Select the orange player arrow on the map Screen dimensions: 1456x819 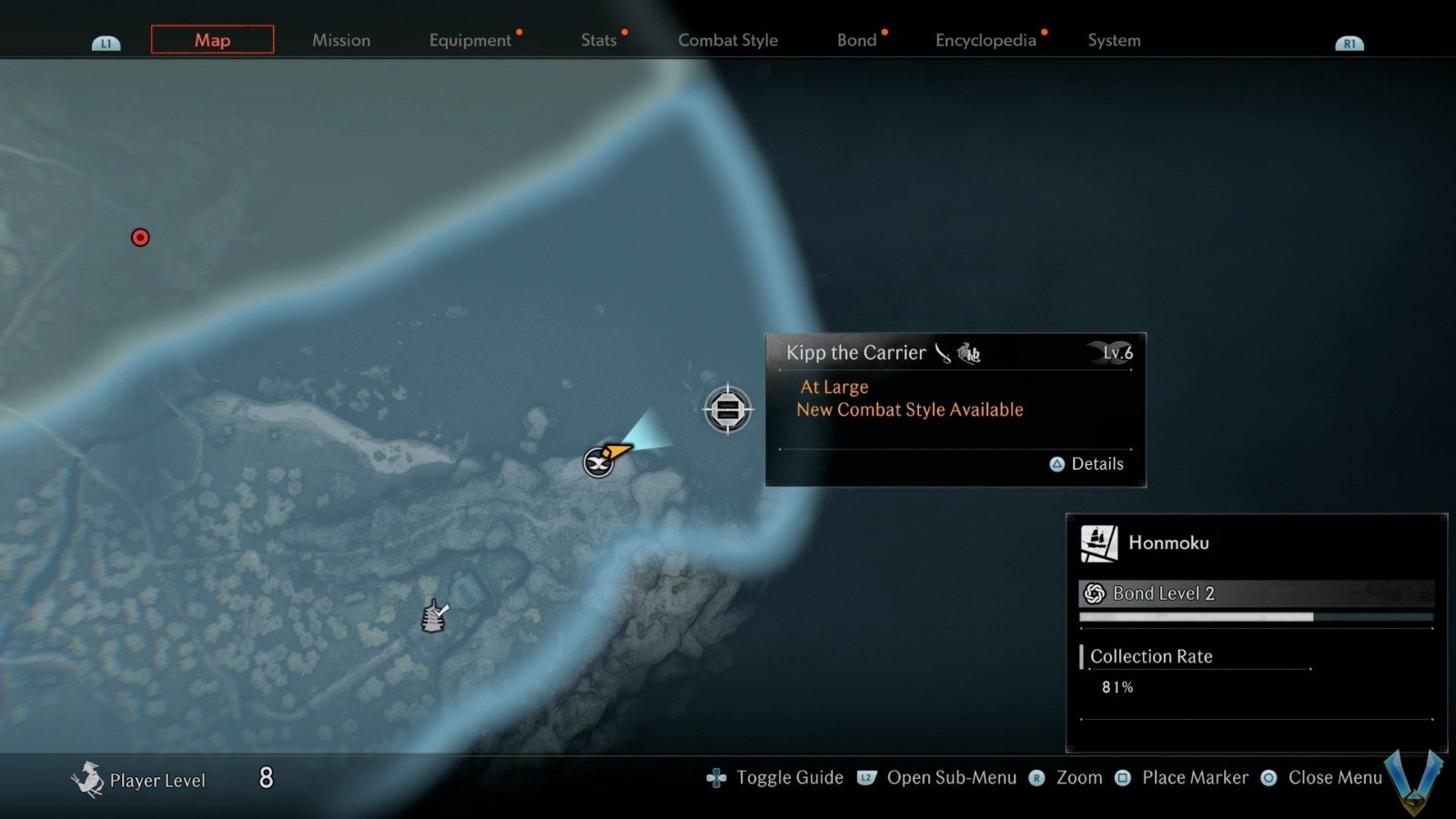click(617, 450)
